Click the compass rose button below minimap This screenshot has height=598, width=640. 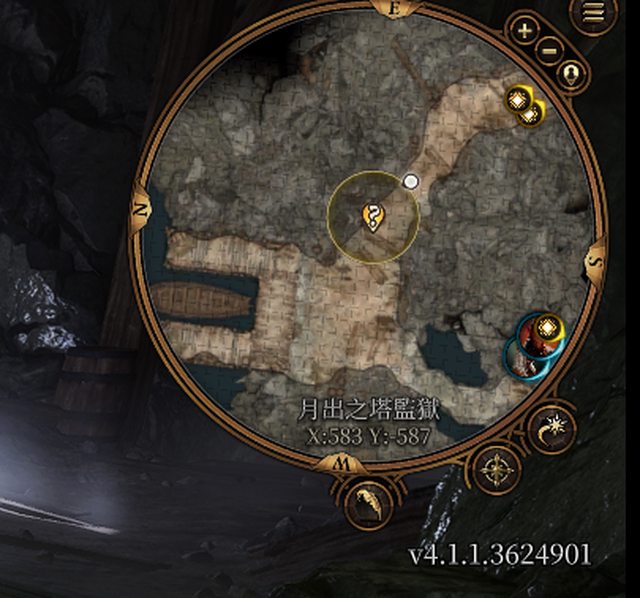[x=496, y=468]
